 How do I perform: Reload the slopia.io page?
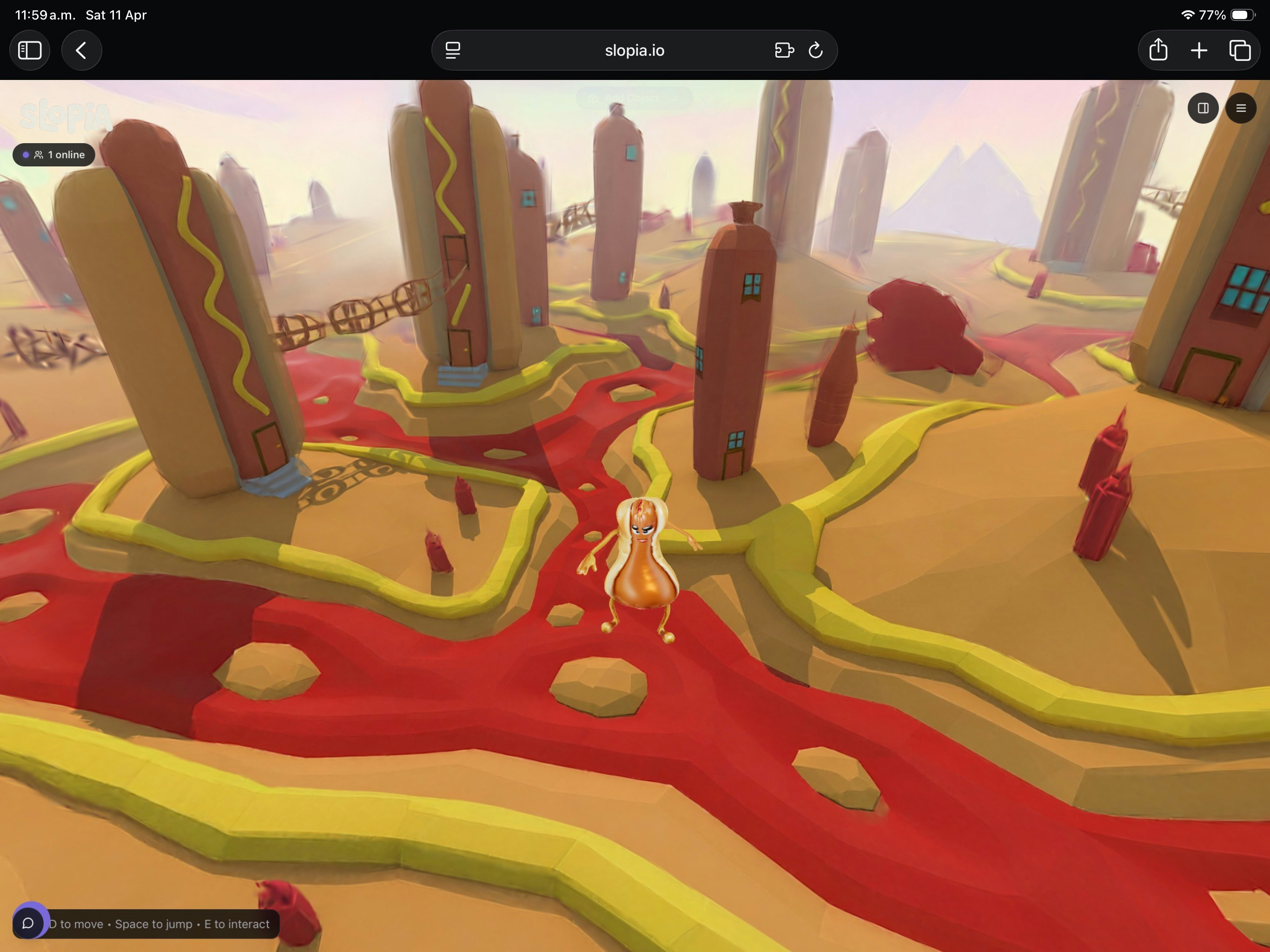[x=815, y=51]
